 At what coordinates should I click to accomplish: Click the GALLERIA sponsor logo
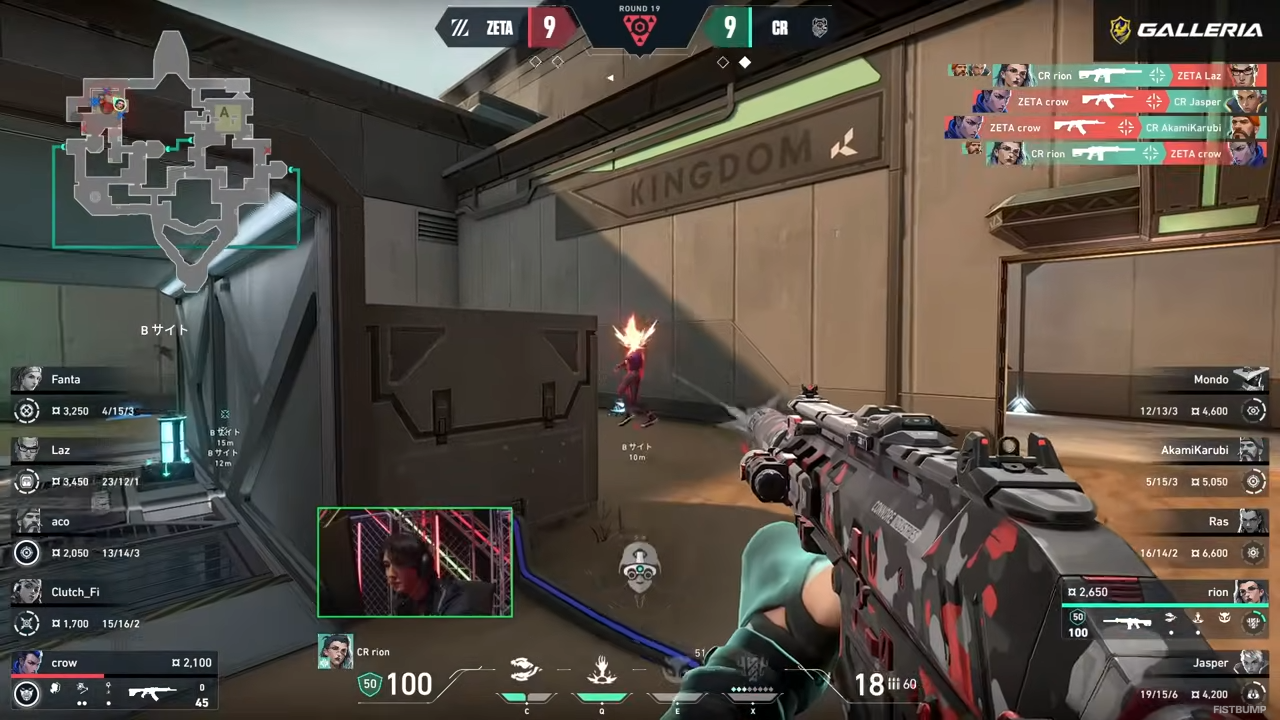click(1186, 30)
